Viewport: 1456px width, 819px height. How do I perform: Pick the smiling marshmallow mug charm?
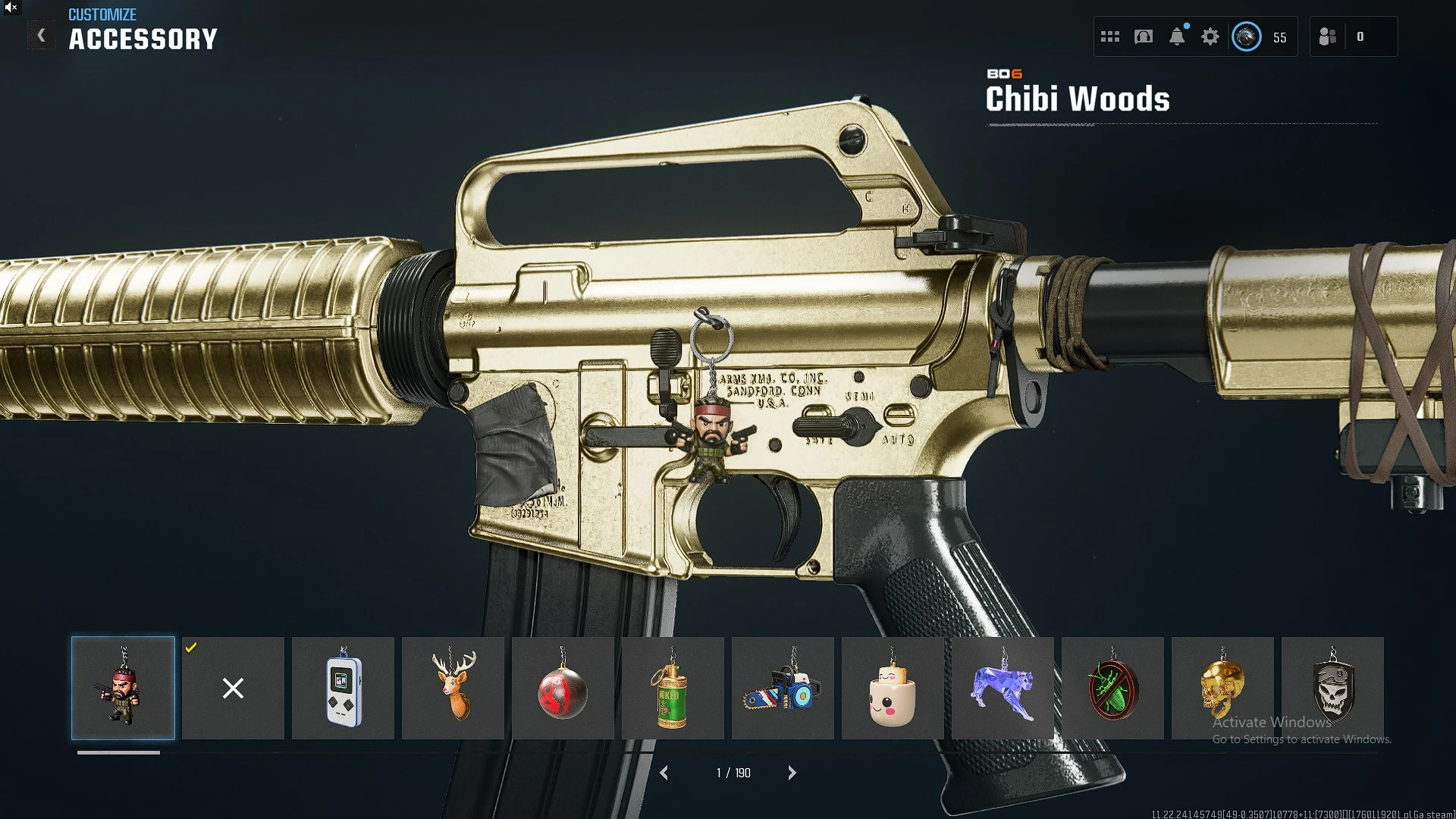click(893, 688)
